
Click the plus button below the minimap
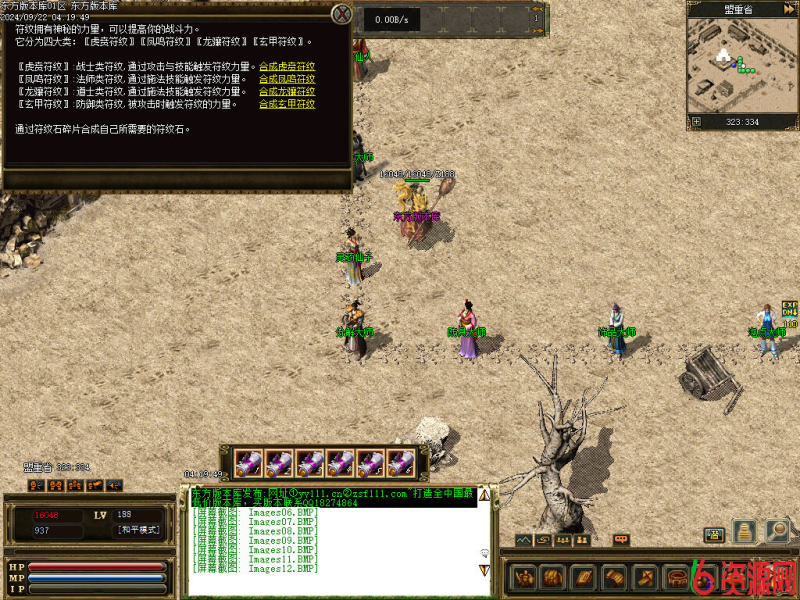[696, 122]
